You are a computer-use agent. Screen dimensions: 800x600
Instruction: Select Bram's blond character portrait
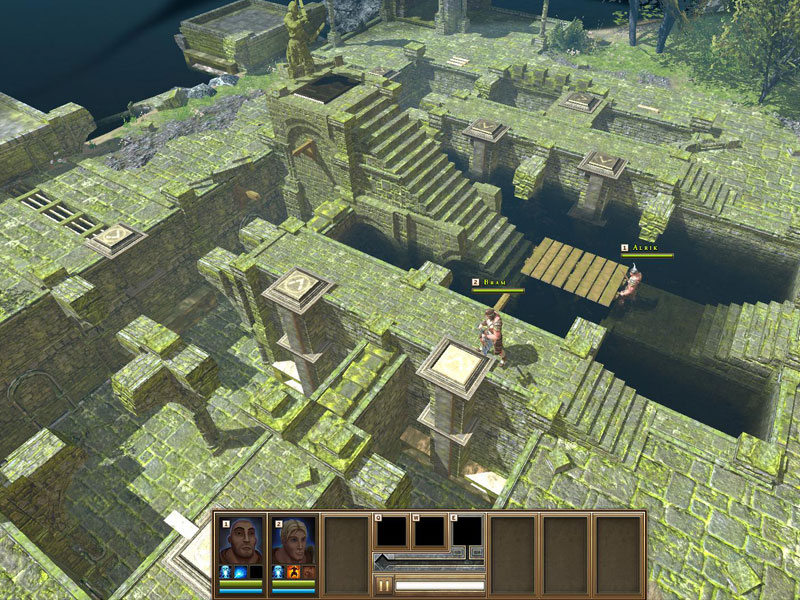(x=294, y=541)
